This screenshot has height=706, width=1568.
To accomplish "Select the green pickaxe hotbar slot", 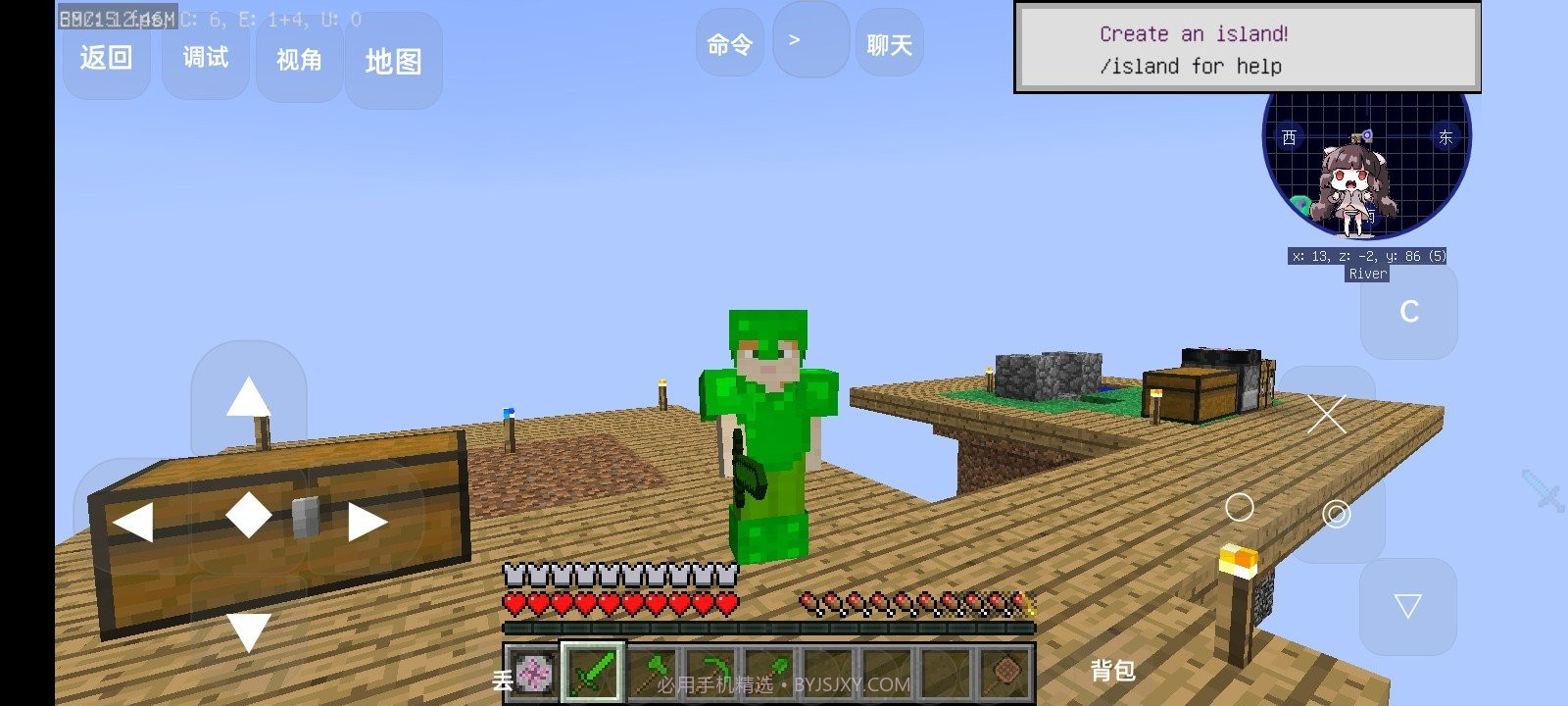I will click(710, 674).
